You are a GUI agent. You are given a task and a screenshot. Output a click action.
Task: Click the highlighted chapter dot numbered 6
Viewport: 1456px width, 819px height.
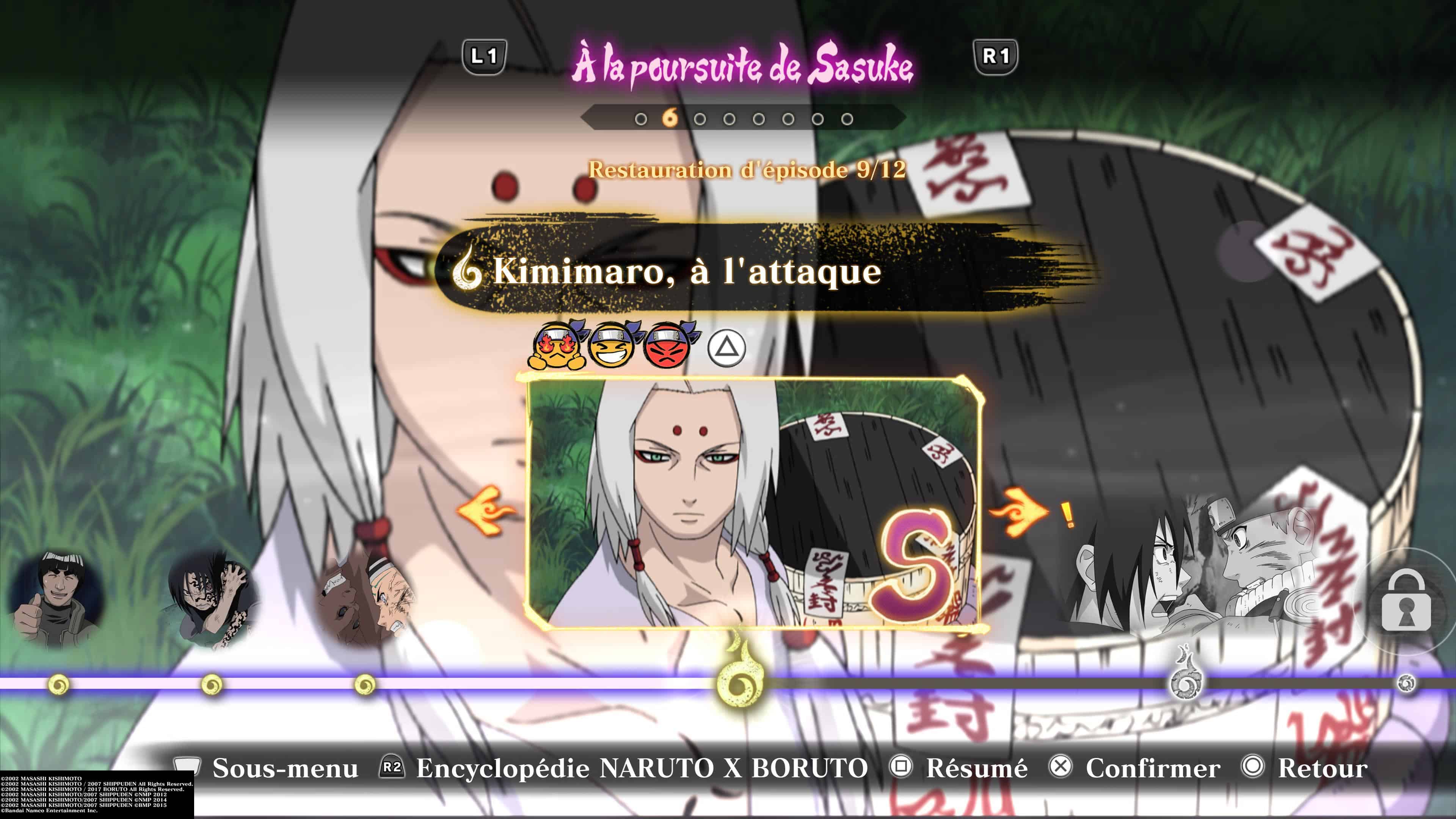pos(671,118)
